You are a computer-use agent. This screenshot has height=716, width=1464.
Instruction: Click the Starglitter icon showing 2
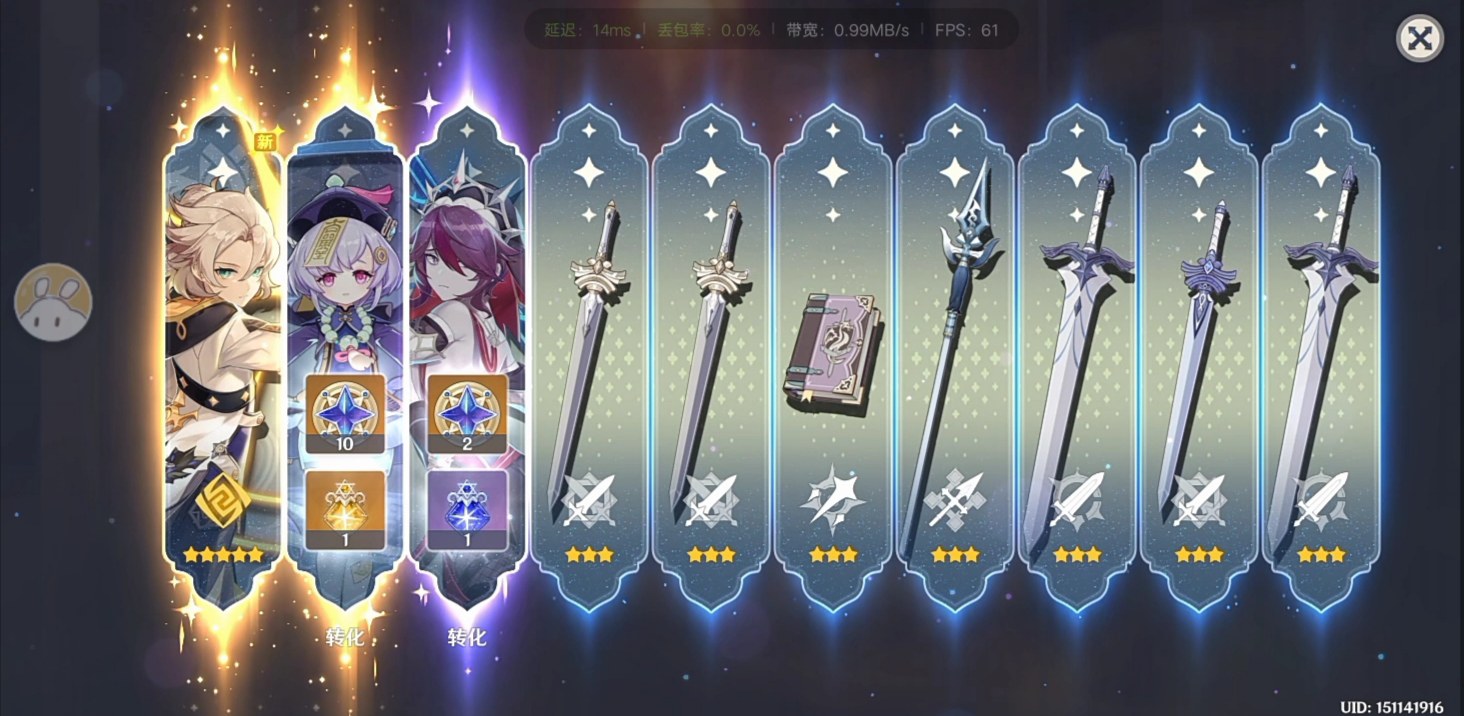point(467,414)
